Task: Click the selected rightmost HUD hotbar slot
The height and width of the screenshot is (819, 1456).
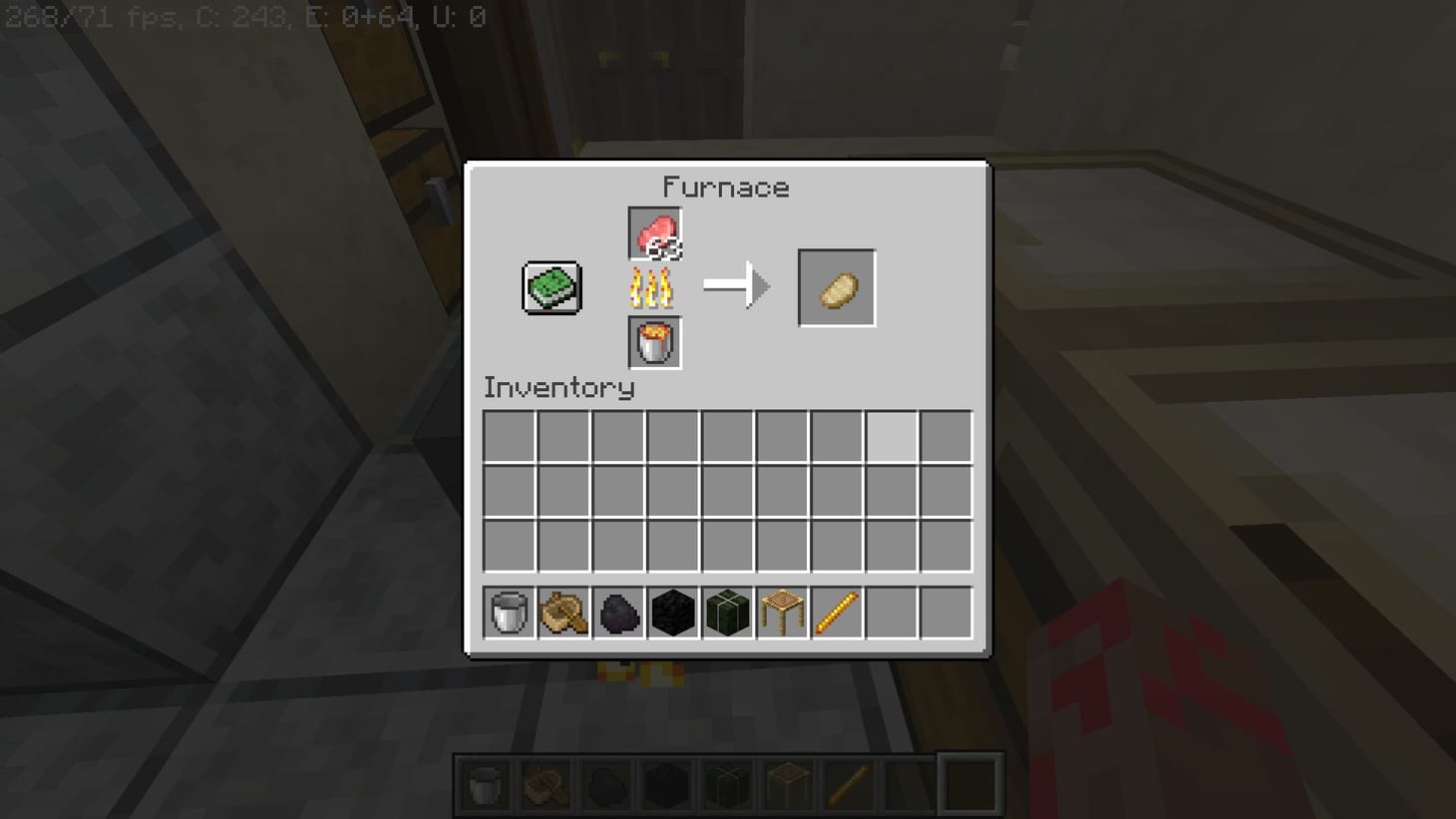Action: (x=970, y=785)
